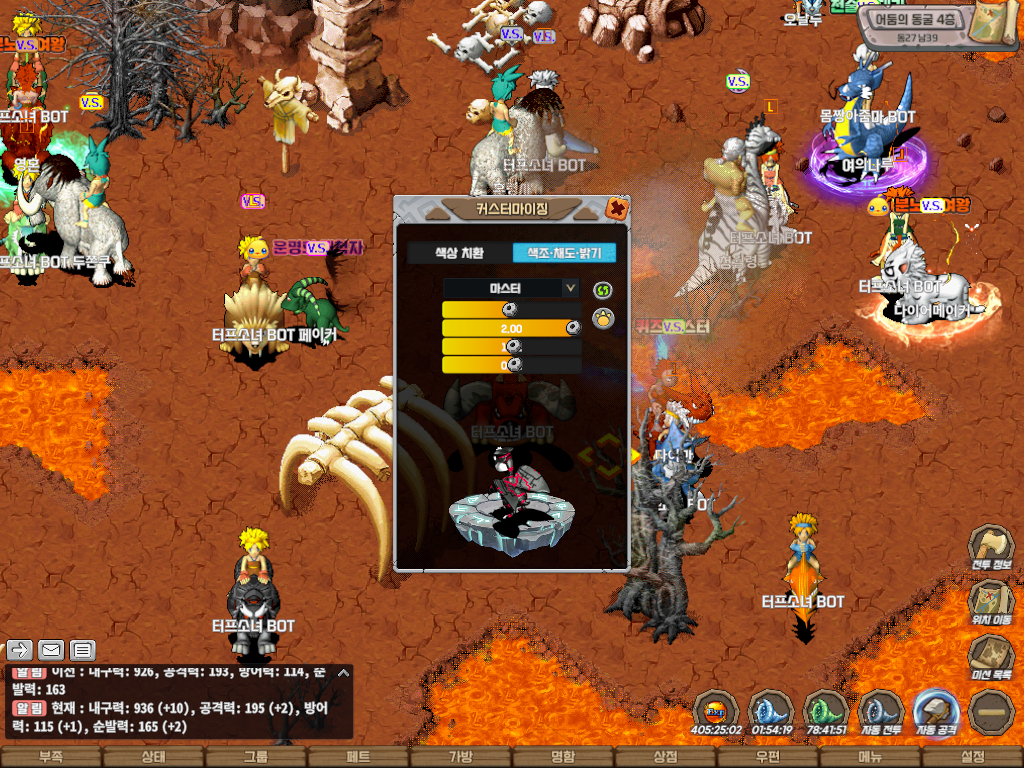
Task: Show the 미션 목록 mission list
Action: pos(990,656)
